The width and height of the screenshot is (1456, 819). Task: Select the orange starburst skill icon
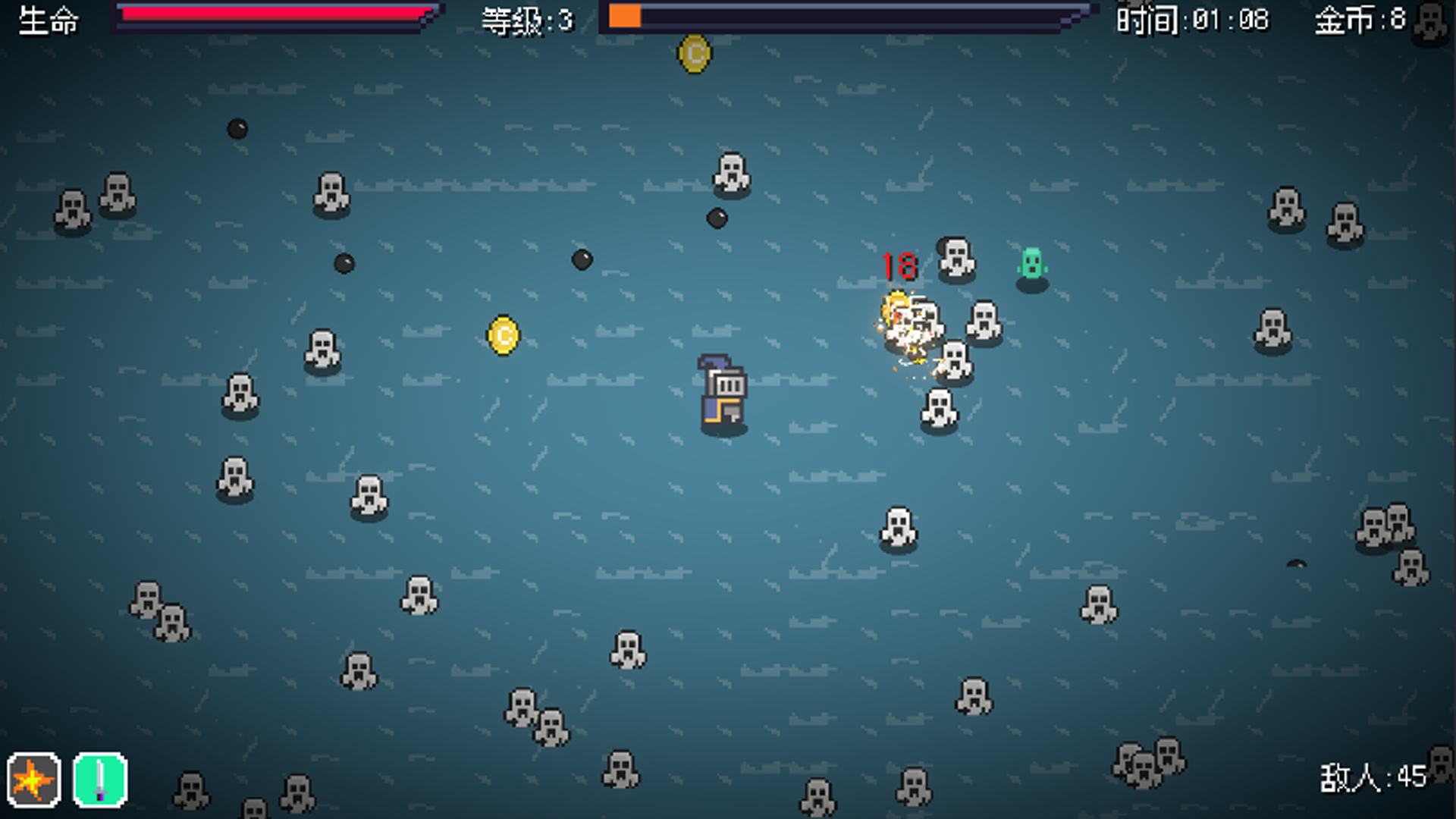33,780
